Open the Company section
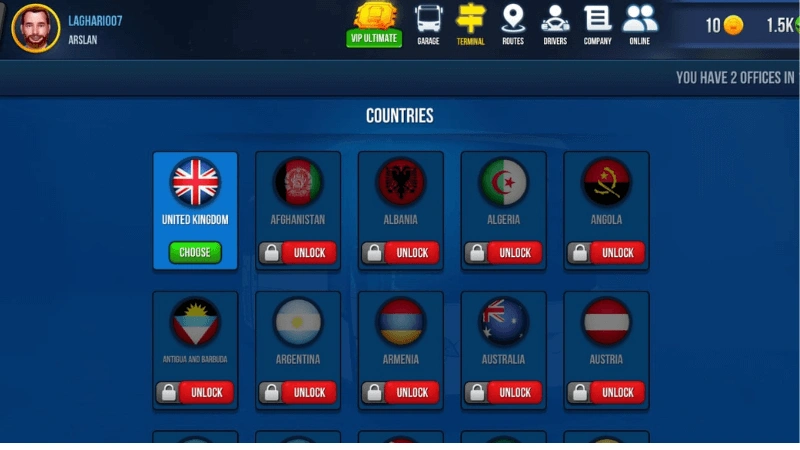This screenshot has width=800, height=450. [x=598, y=24]
